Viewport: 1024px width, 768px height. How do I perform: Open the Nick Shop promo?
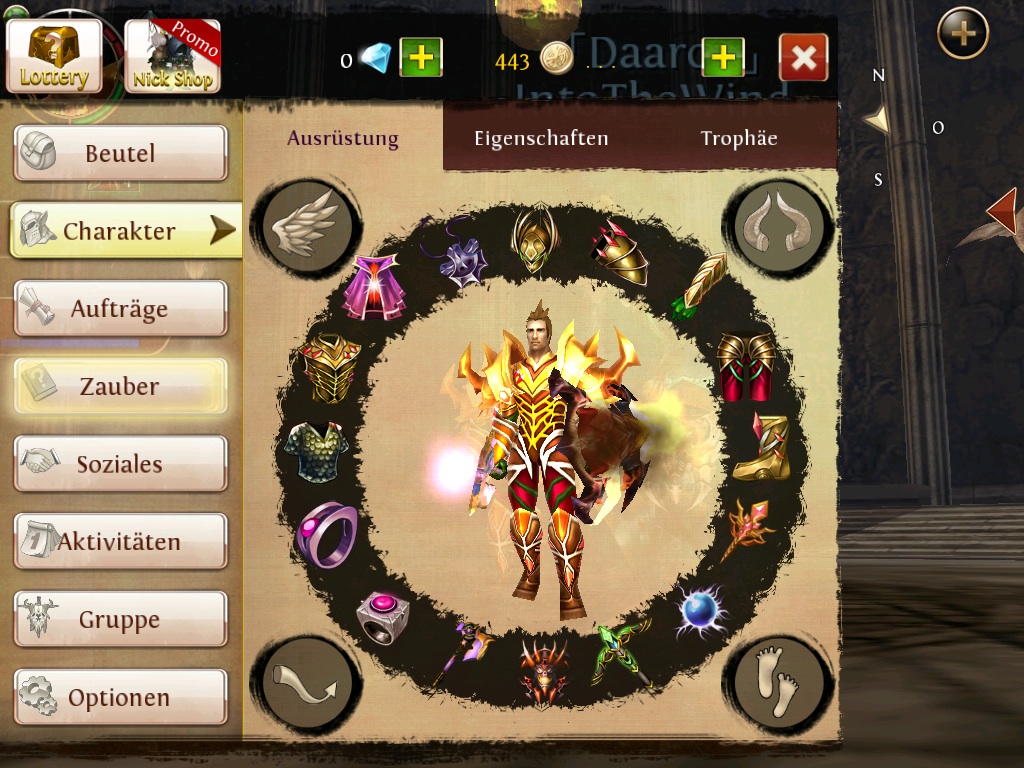click(172, 57)
